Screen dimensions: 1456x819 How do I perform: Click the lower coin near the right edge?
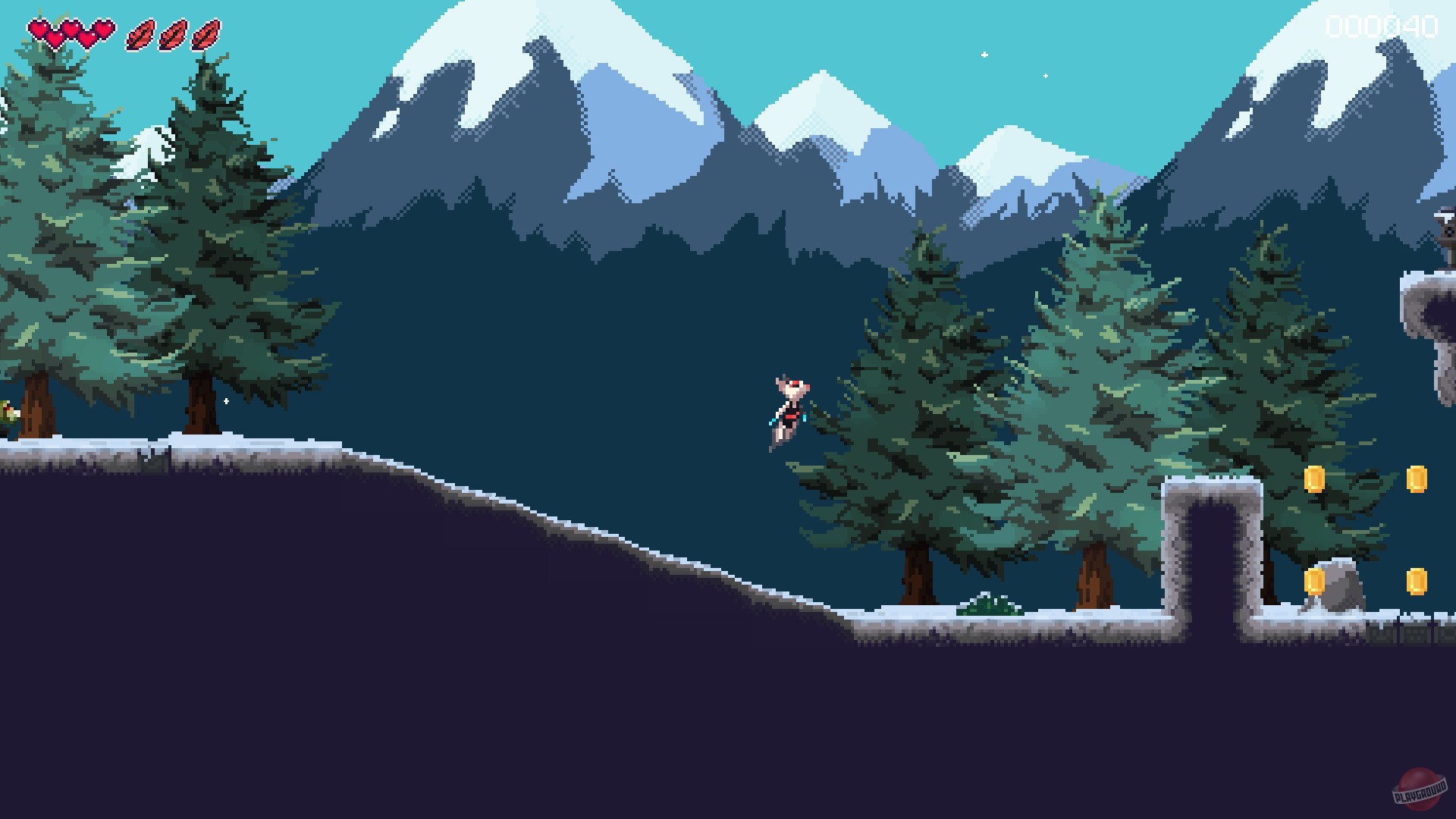[x=1417, y=580]
